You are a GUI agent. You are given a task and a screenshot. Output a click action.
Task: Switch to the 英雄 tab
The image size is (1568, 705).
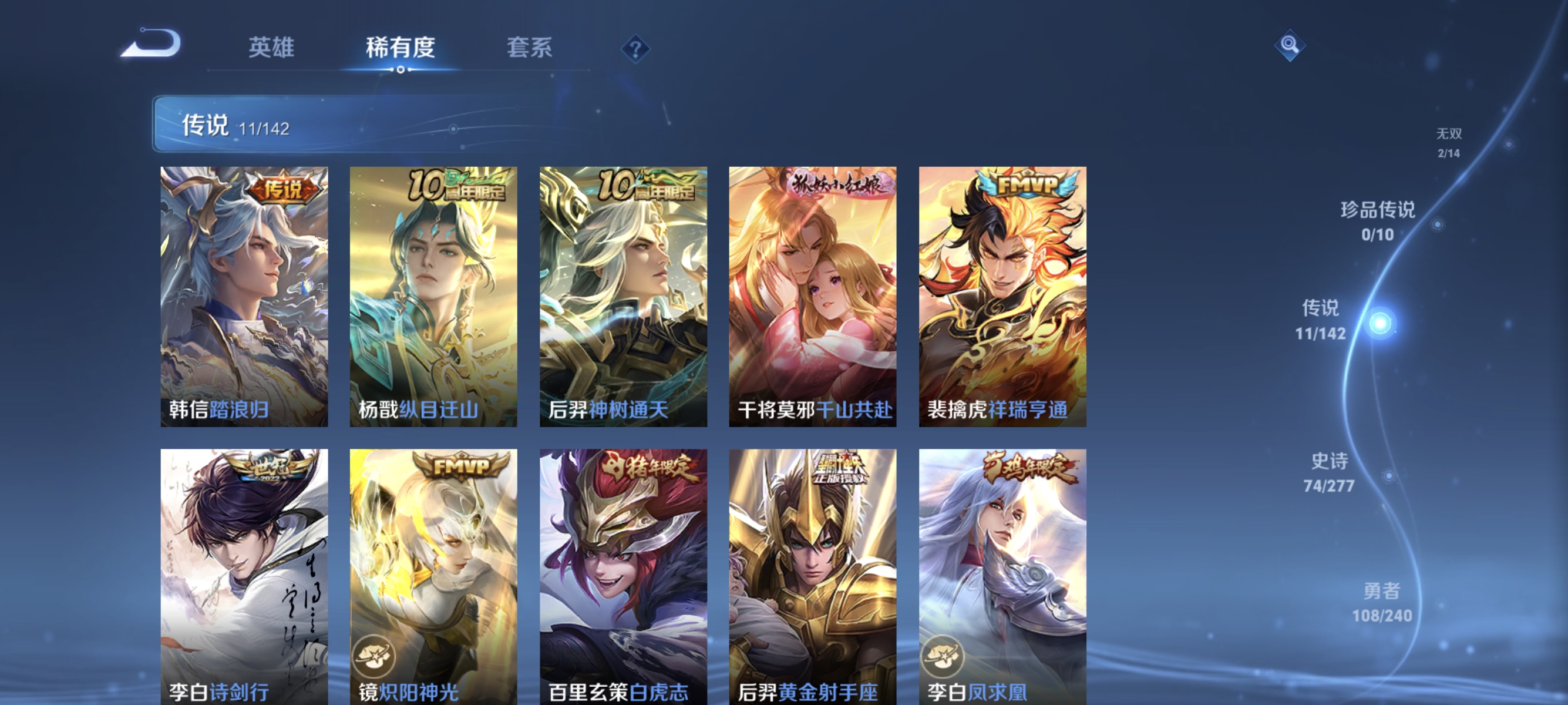coord(271,49)
